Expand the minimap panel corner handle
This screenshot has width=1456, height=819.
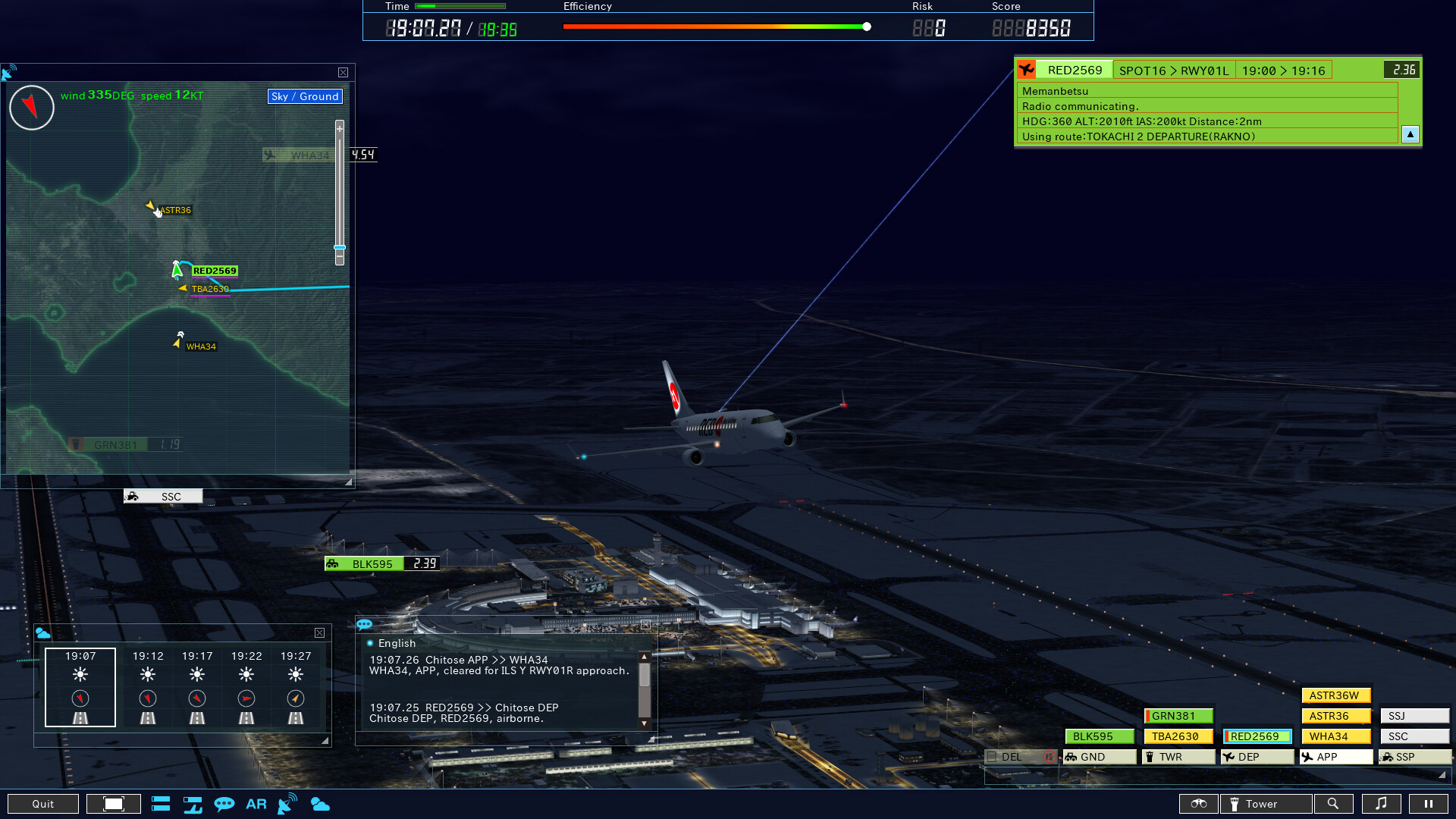click(x=348, y=480)
